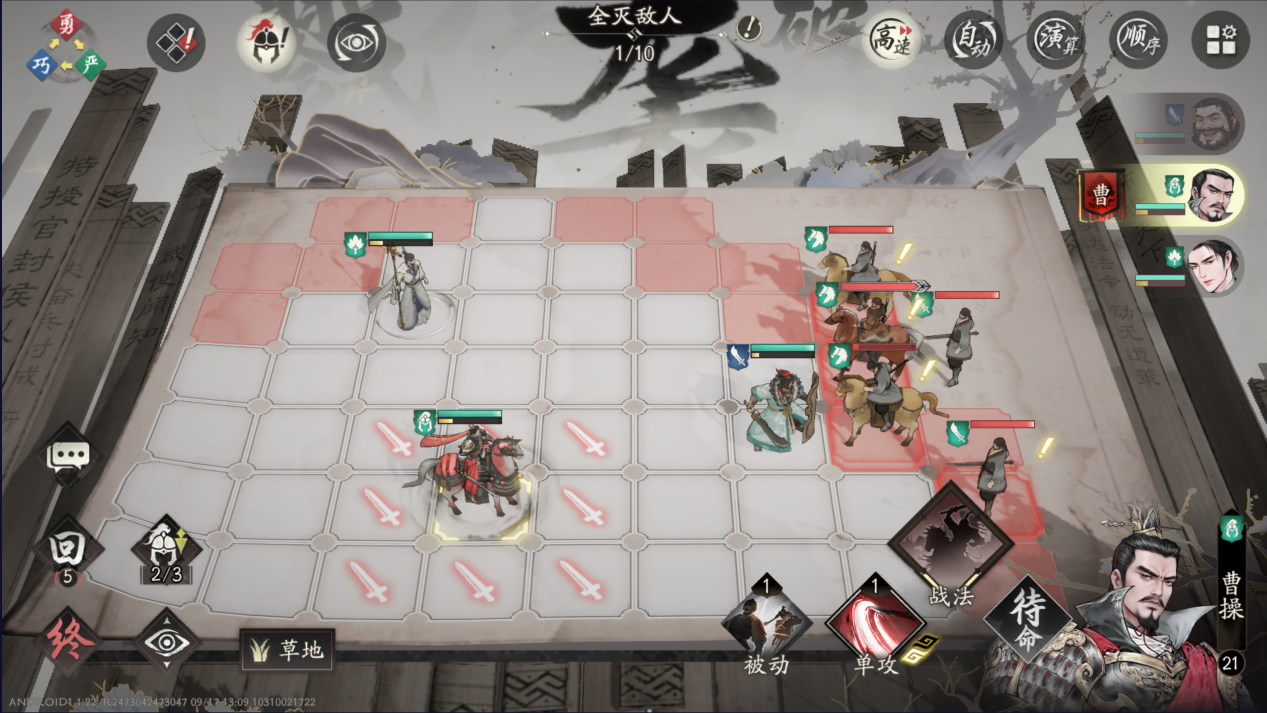The image size is (1267, 713).
Task: Toggle the eye view icon at top
Action: click(356, 43)
